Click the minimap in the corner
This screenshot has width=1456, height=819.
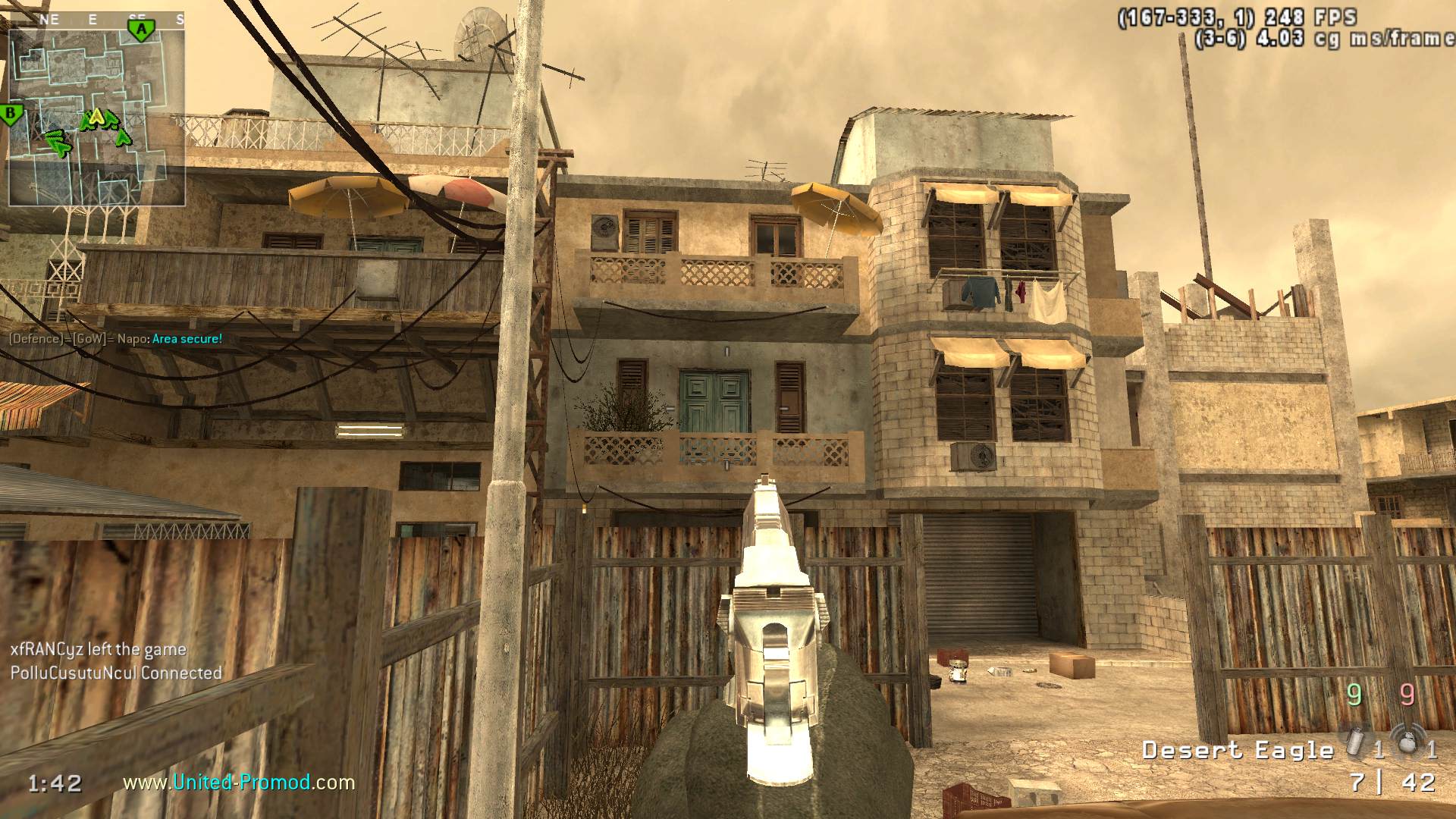point(97,118)
